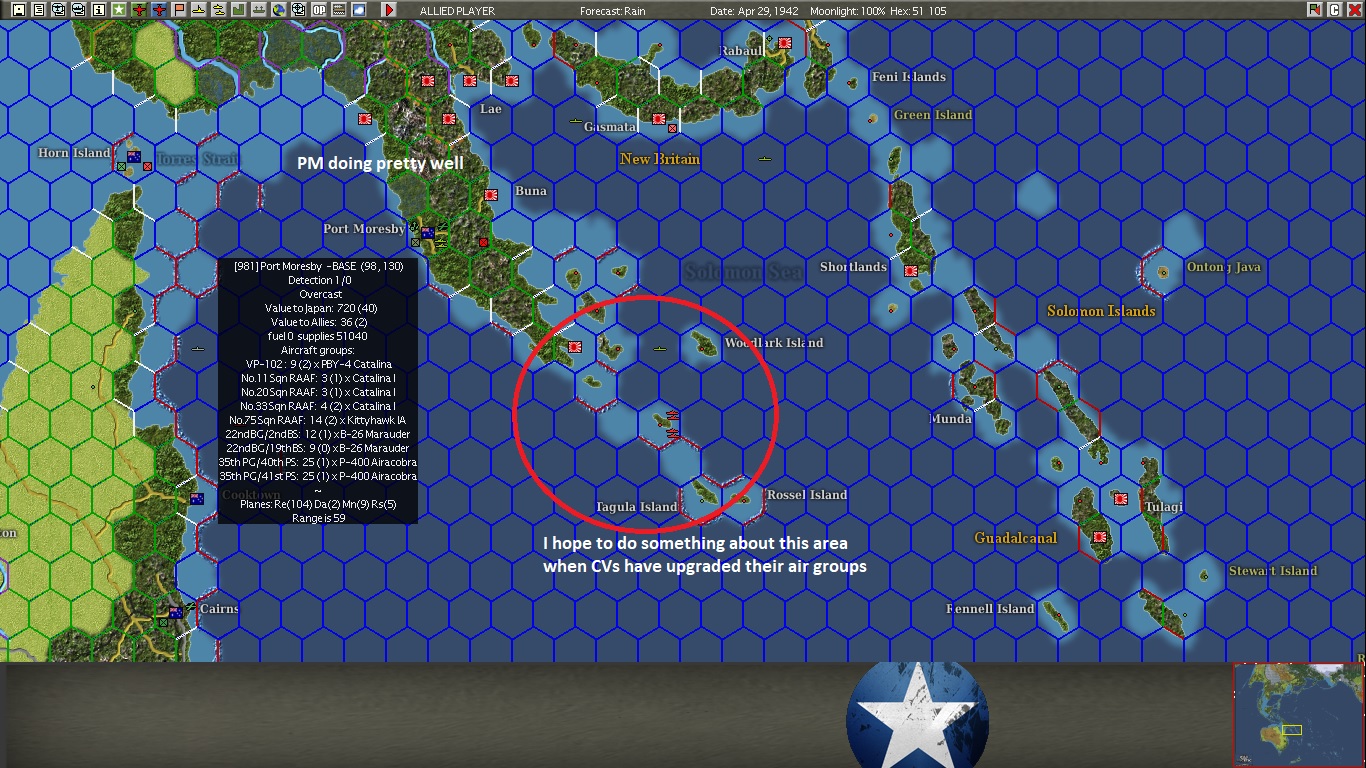Open the world view globe icon
1366x768 pixels.
278,10
